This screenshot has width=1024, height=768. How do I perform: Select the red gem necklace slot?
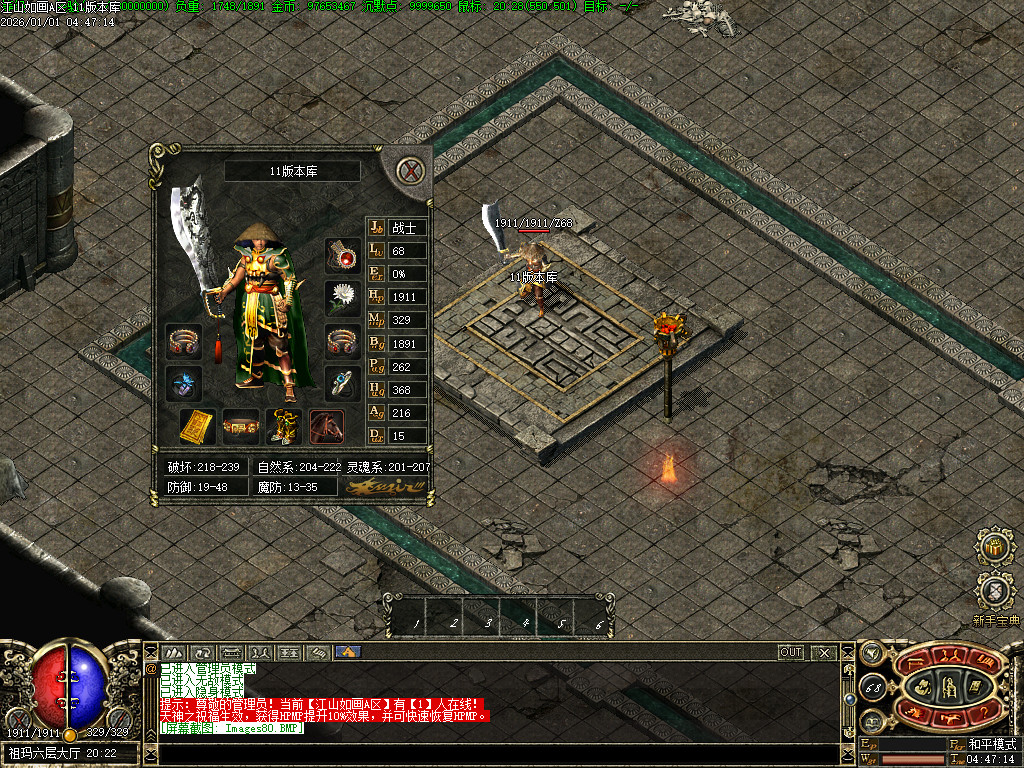(x=343, y=257)
